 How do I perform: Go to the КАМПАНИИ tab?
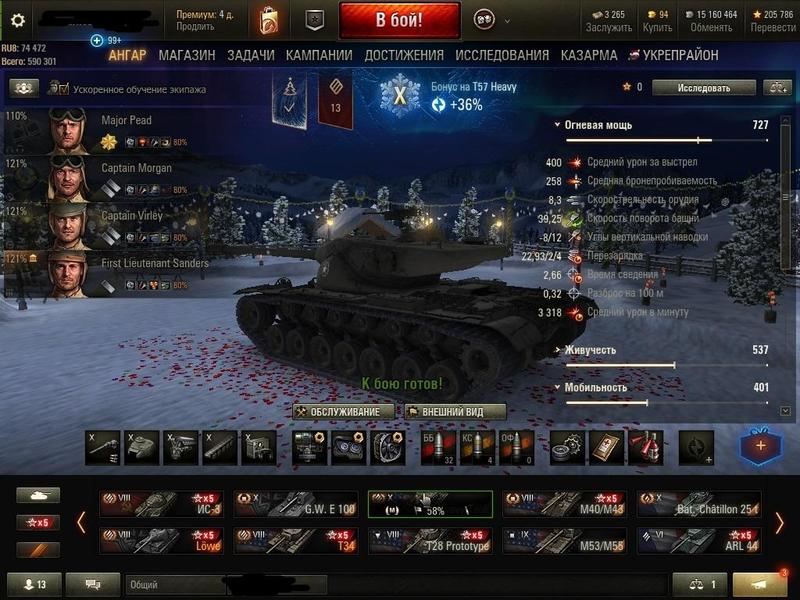(319, 56)
